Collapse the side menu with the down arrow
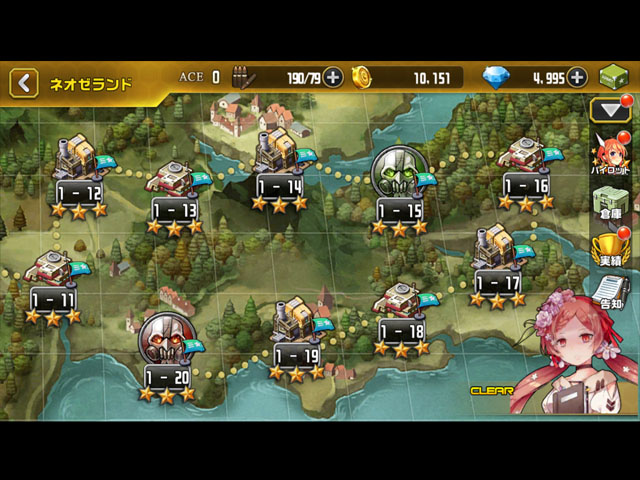Viewport: 640px width, 480px height. pyautogui.click(x=609, y=110)
